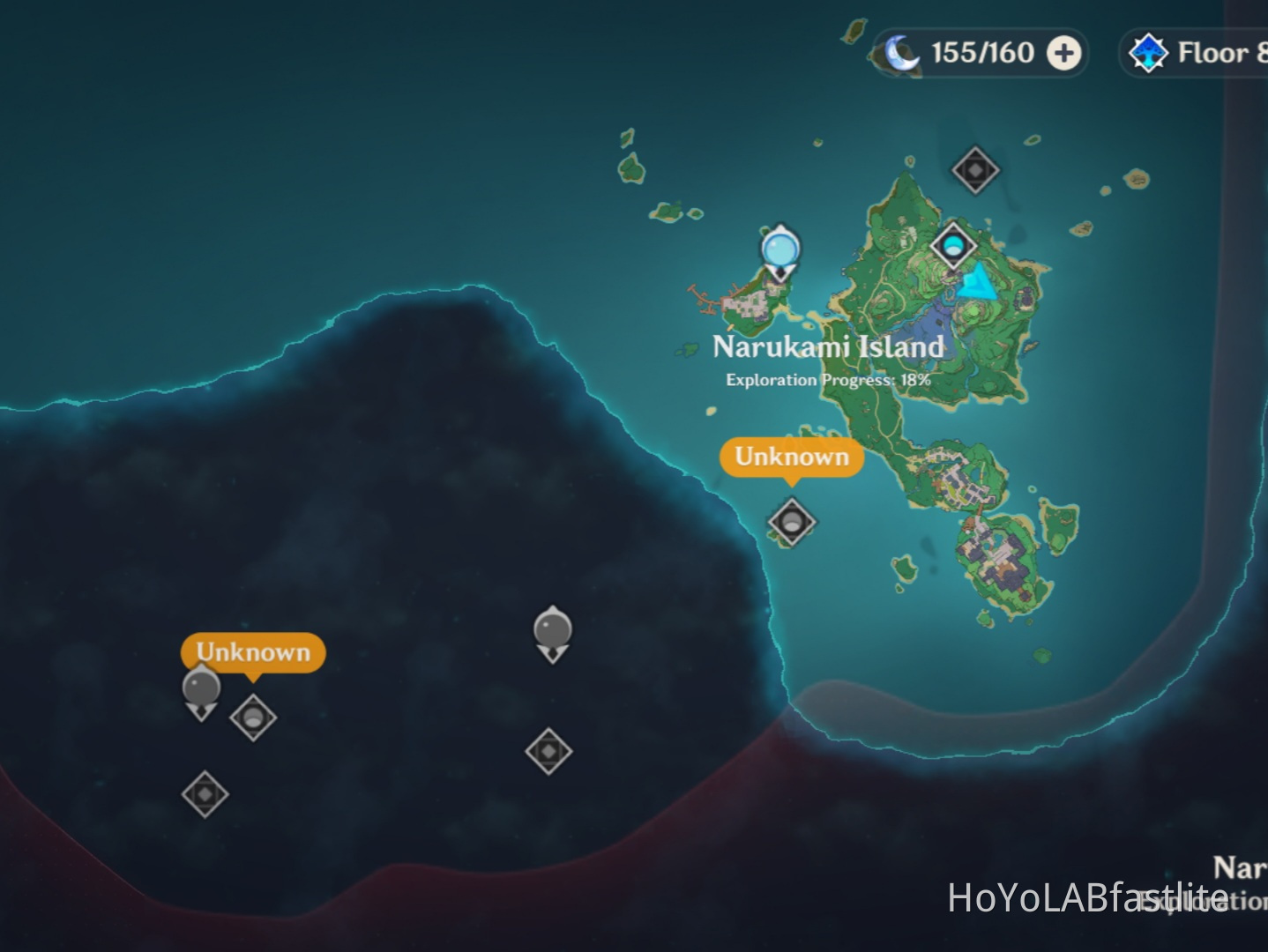
Task: Click the Spiral Abyss tree icon beside Floor 8
Action: (x=1147, y=53)
